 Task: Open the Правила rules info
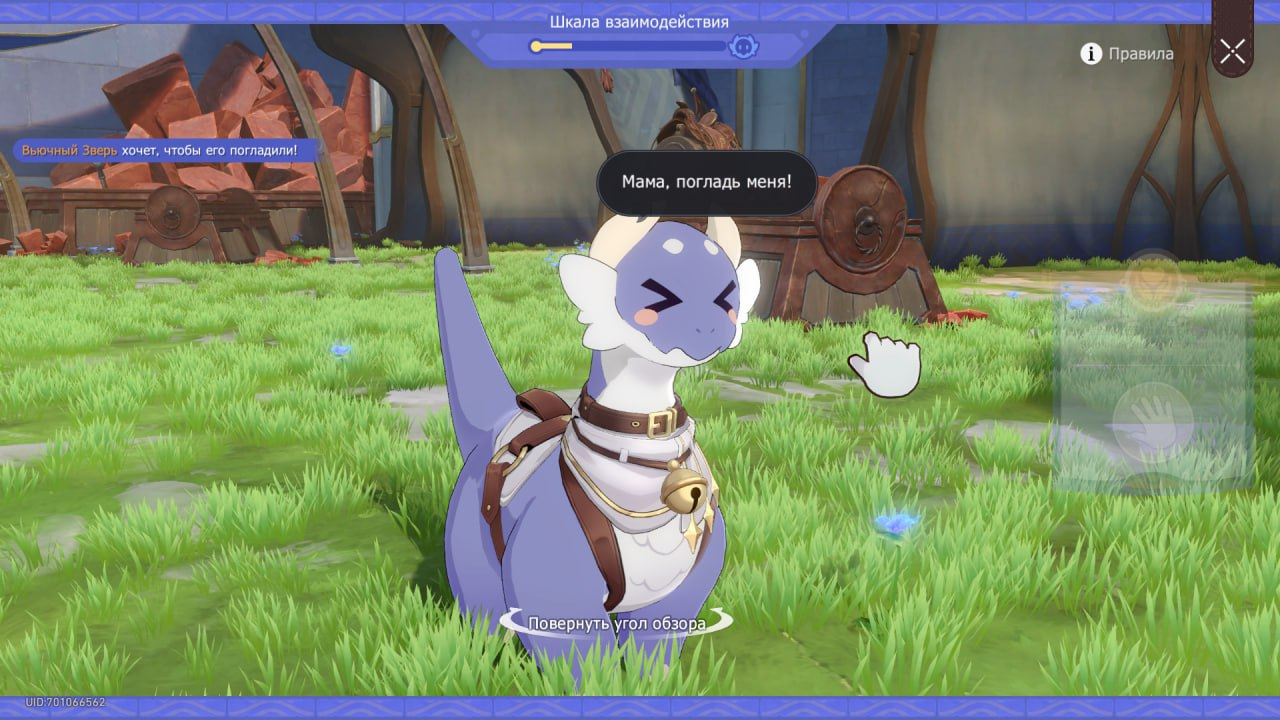point(1127,54)
